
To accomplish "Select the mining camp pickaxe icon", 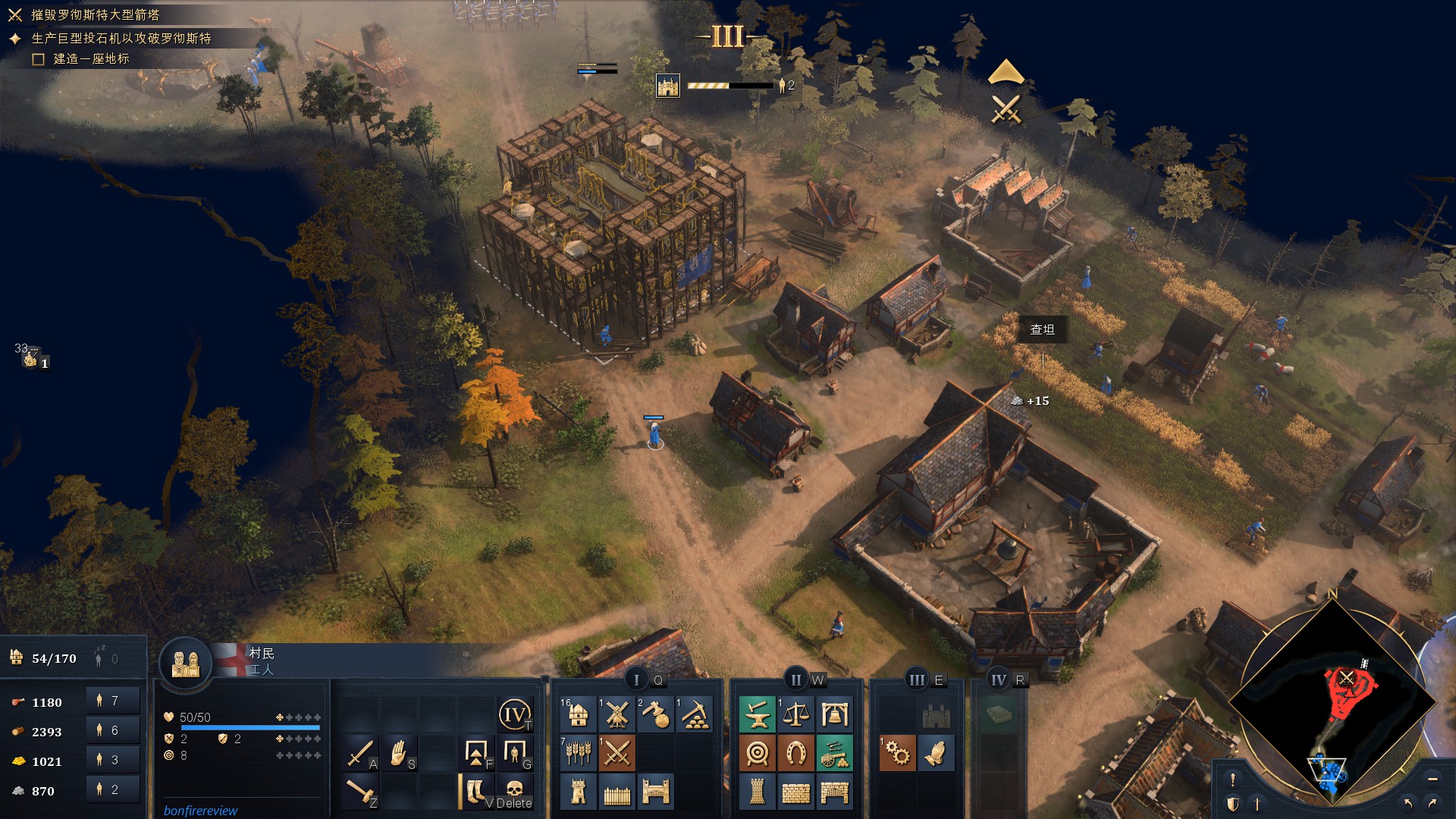I will 695,714.
